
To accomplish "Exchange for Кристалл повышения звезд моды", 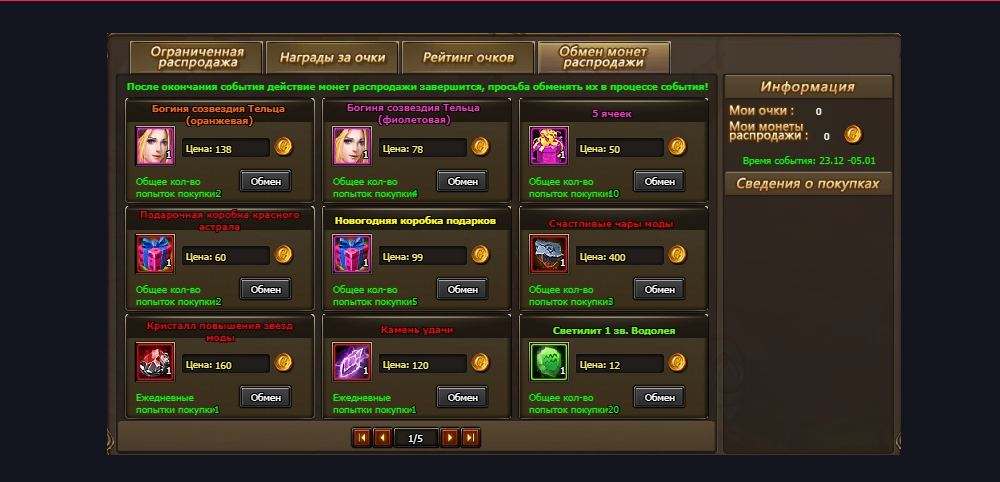I will tap(265, 397).
